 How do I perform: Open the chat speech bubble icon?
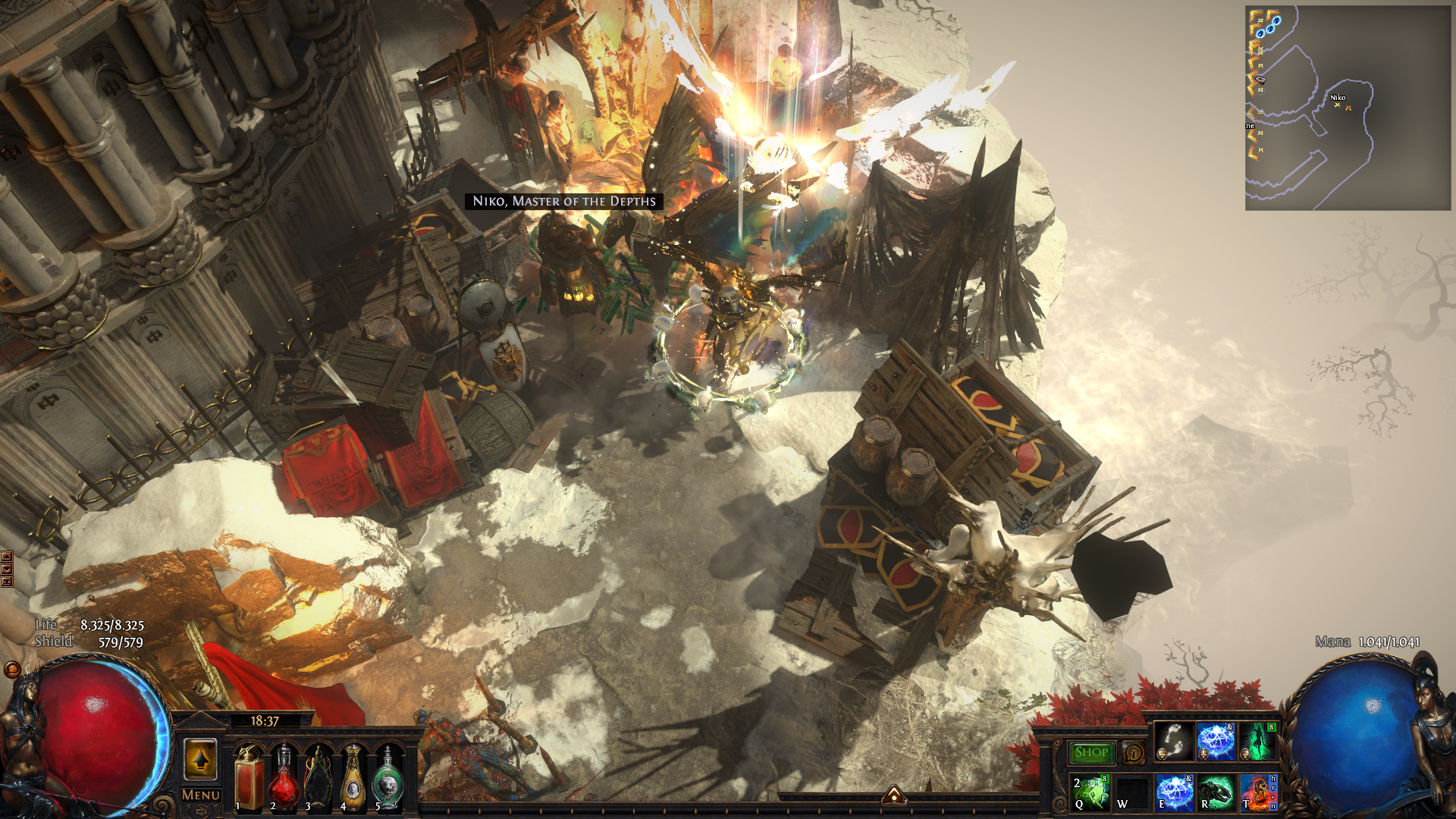(12, 670)
